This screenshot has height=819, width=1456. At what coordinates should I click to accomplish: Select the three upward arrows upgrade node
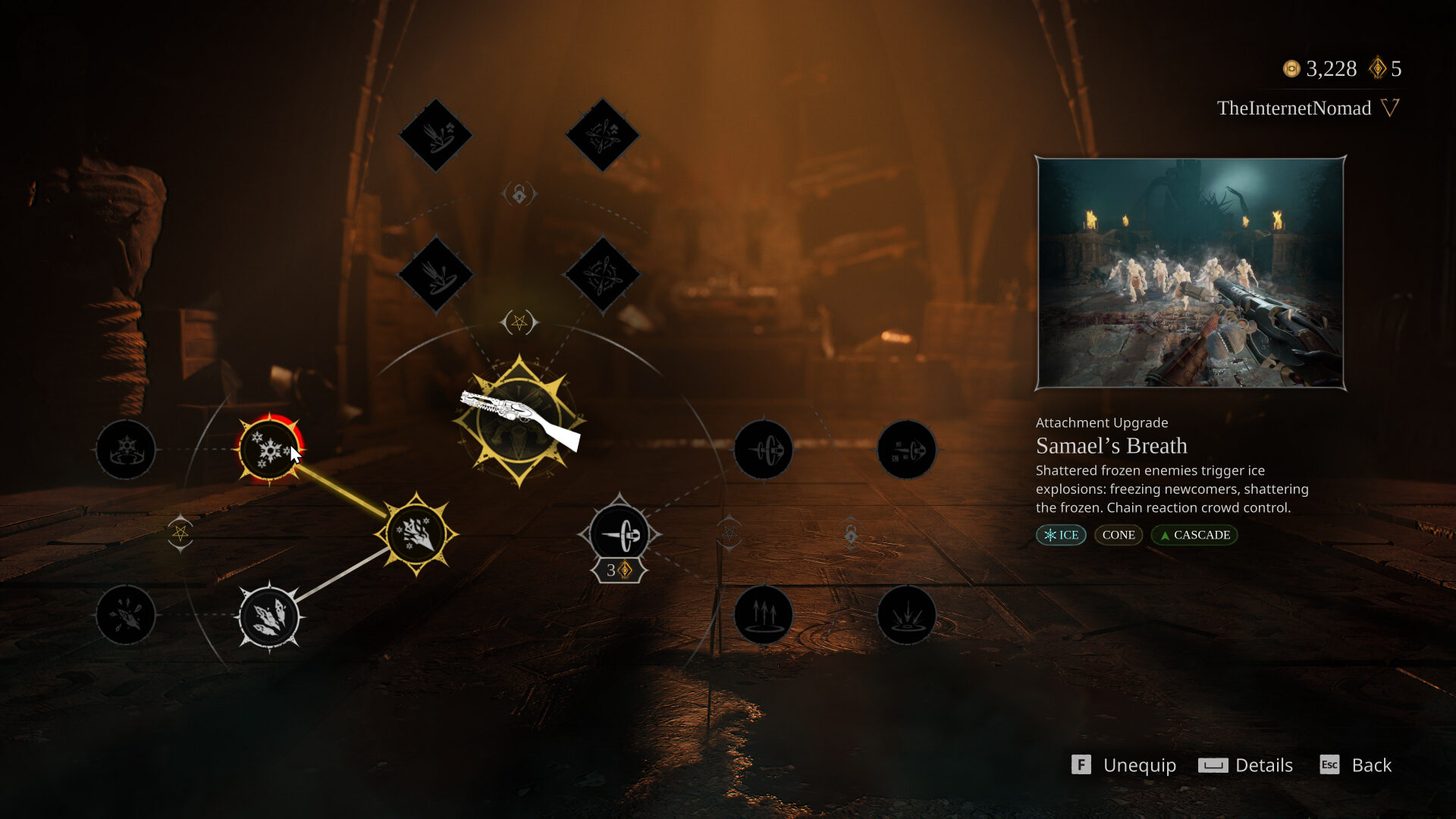coord(763,615)
